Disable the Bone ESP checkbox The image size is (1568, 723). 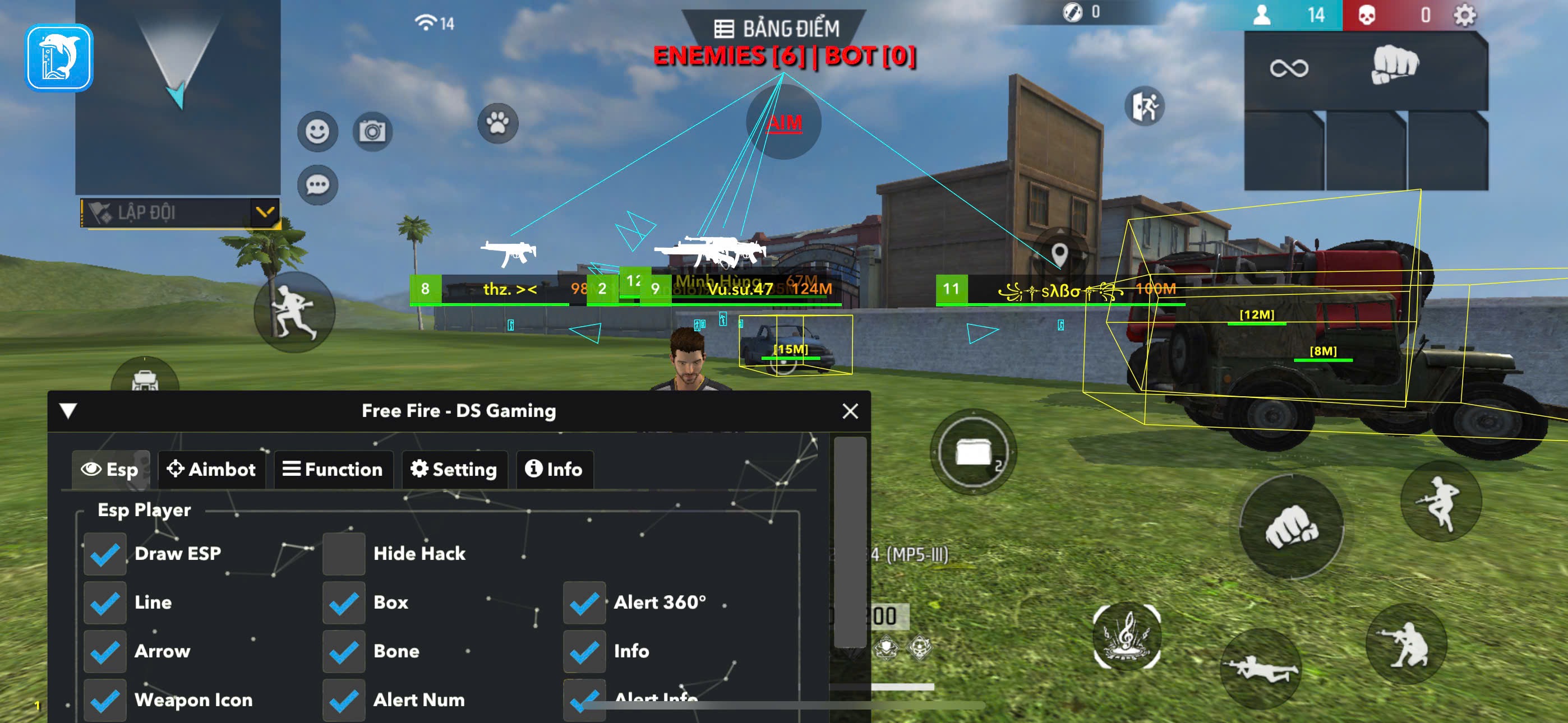tap(344, 651)
